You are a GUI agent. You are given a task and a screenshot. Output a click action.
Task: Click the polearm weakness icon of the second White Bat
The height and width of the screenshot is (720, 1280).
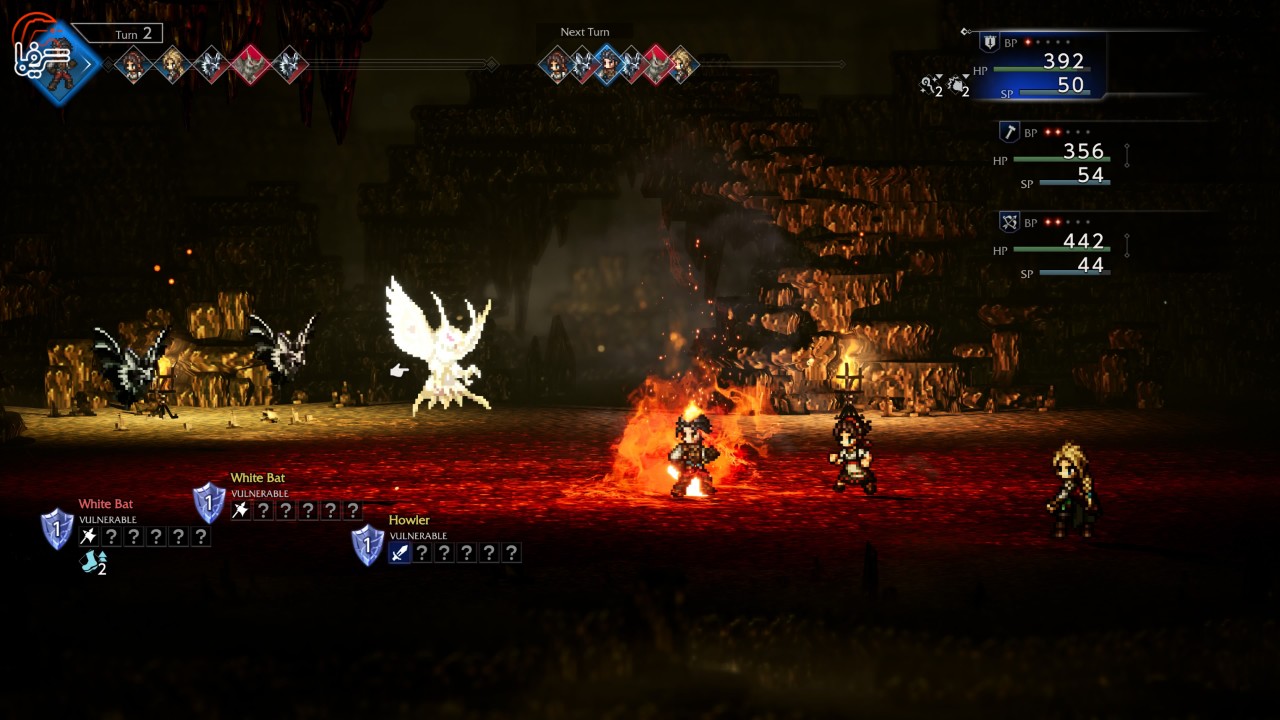(x=240, y=509)
